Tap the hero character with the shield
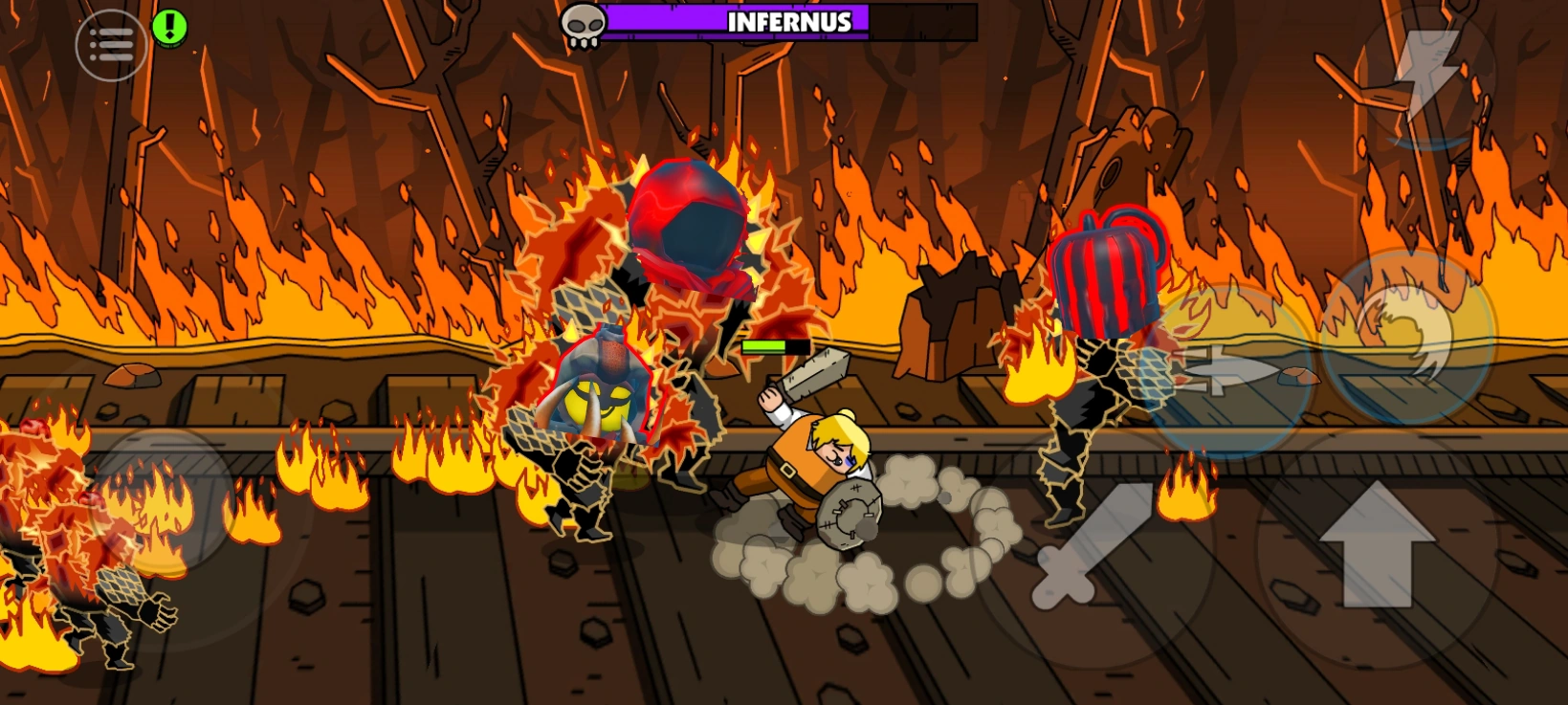The height and width of the screenshot is (705, 1568). tap(818, 459)
